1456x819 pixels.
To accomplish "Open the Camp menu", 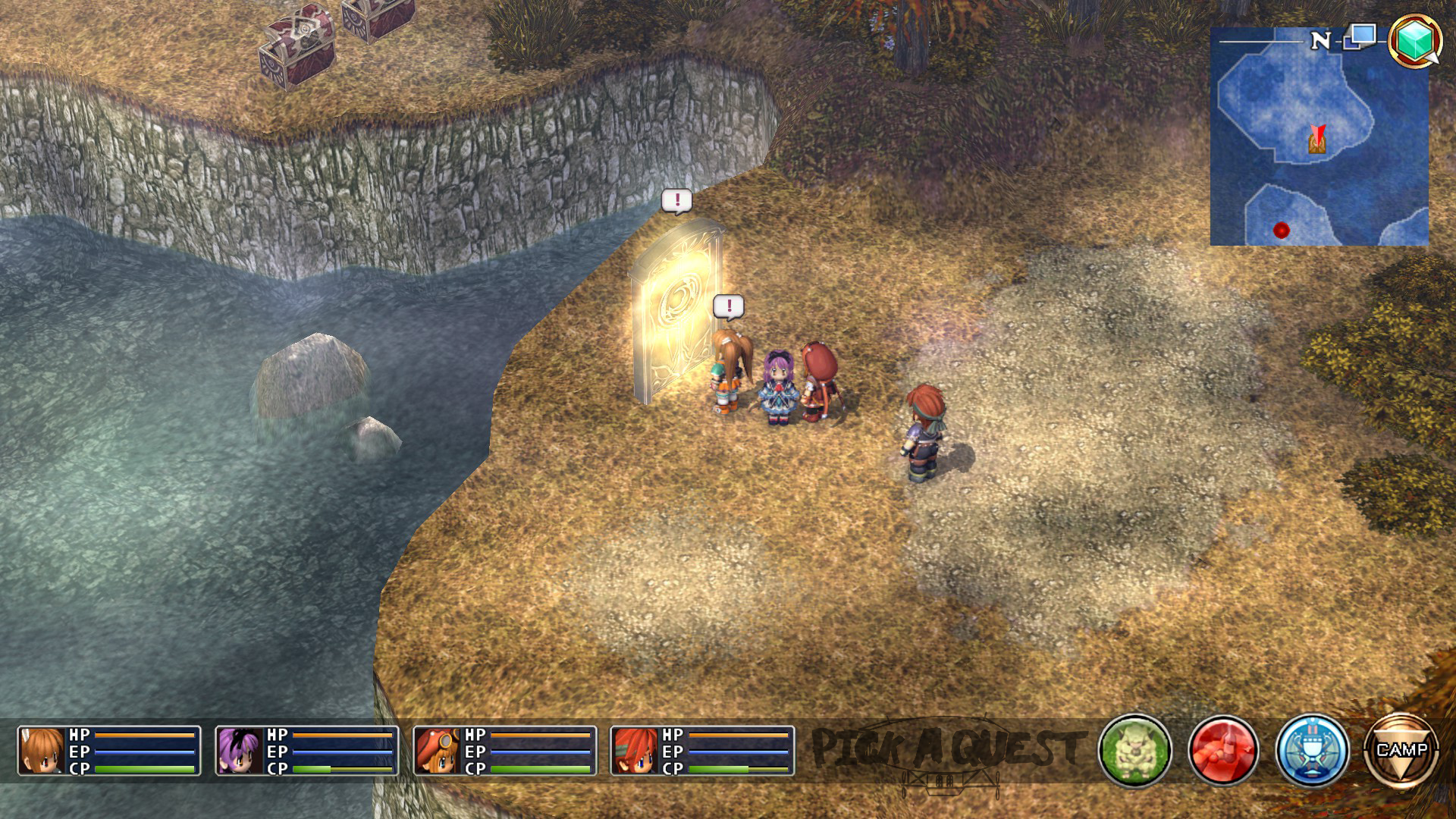I will click(x=1401, y=751).
